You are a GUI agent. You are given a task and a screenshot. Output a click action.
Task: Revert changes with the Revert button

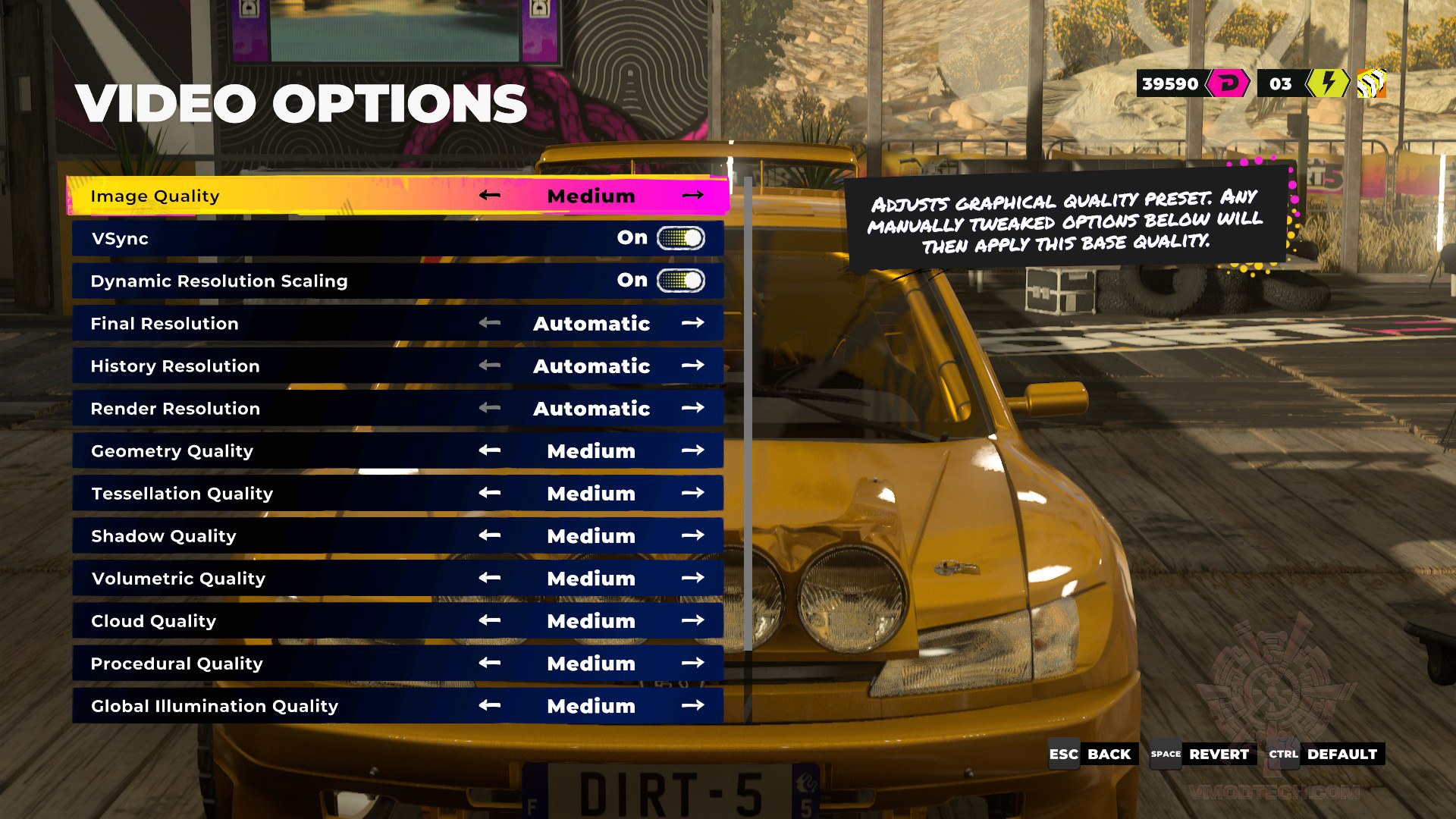click(x=1203, y=754)
